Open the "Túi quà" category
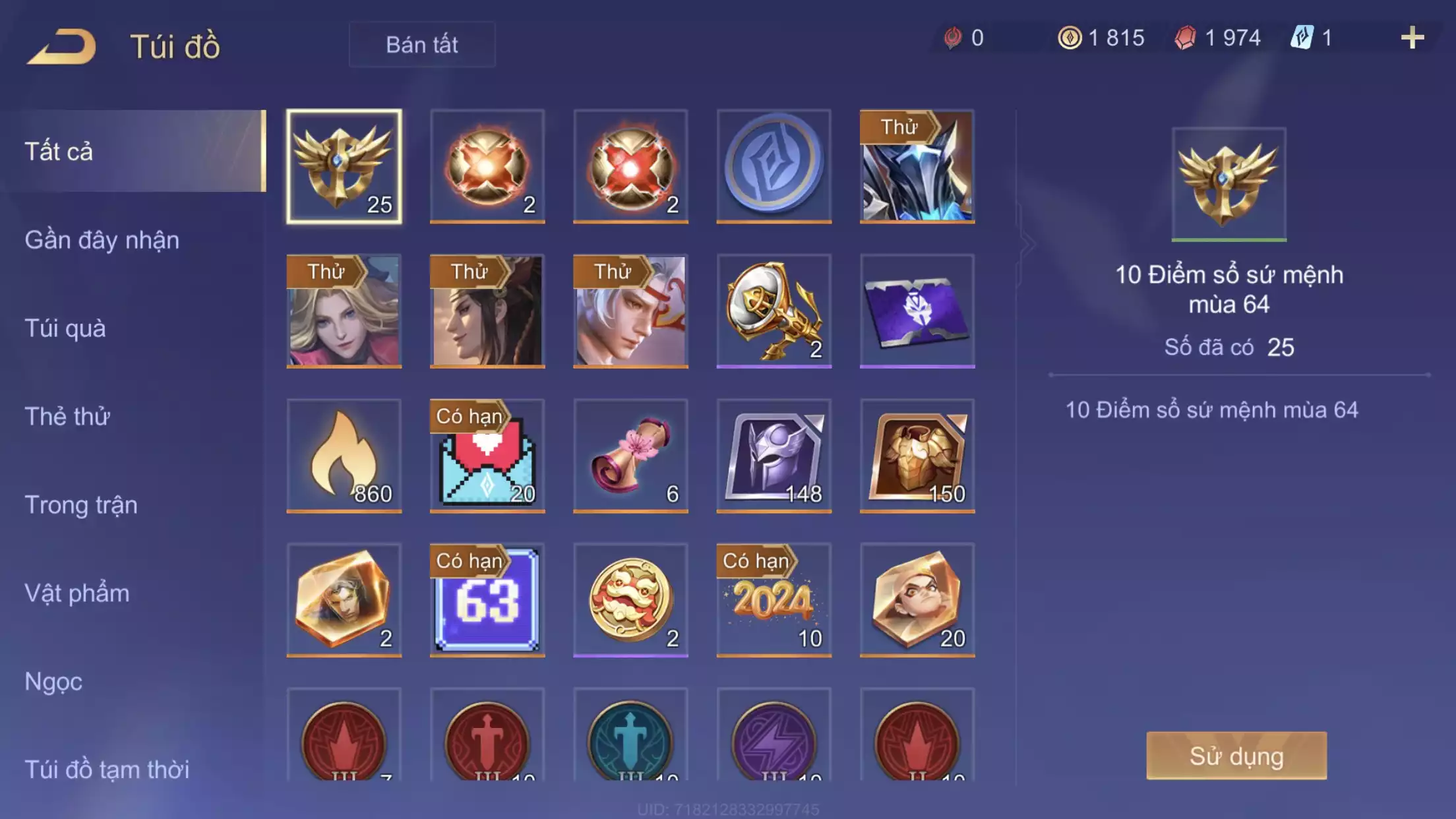1456x819 pixels. 65,328
